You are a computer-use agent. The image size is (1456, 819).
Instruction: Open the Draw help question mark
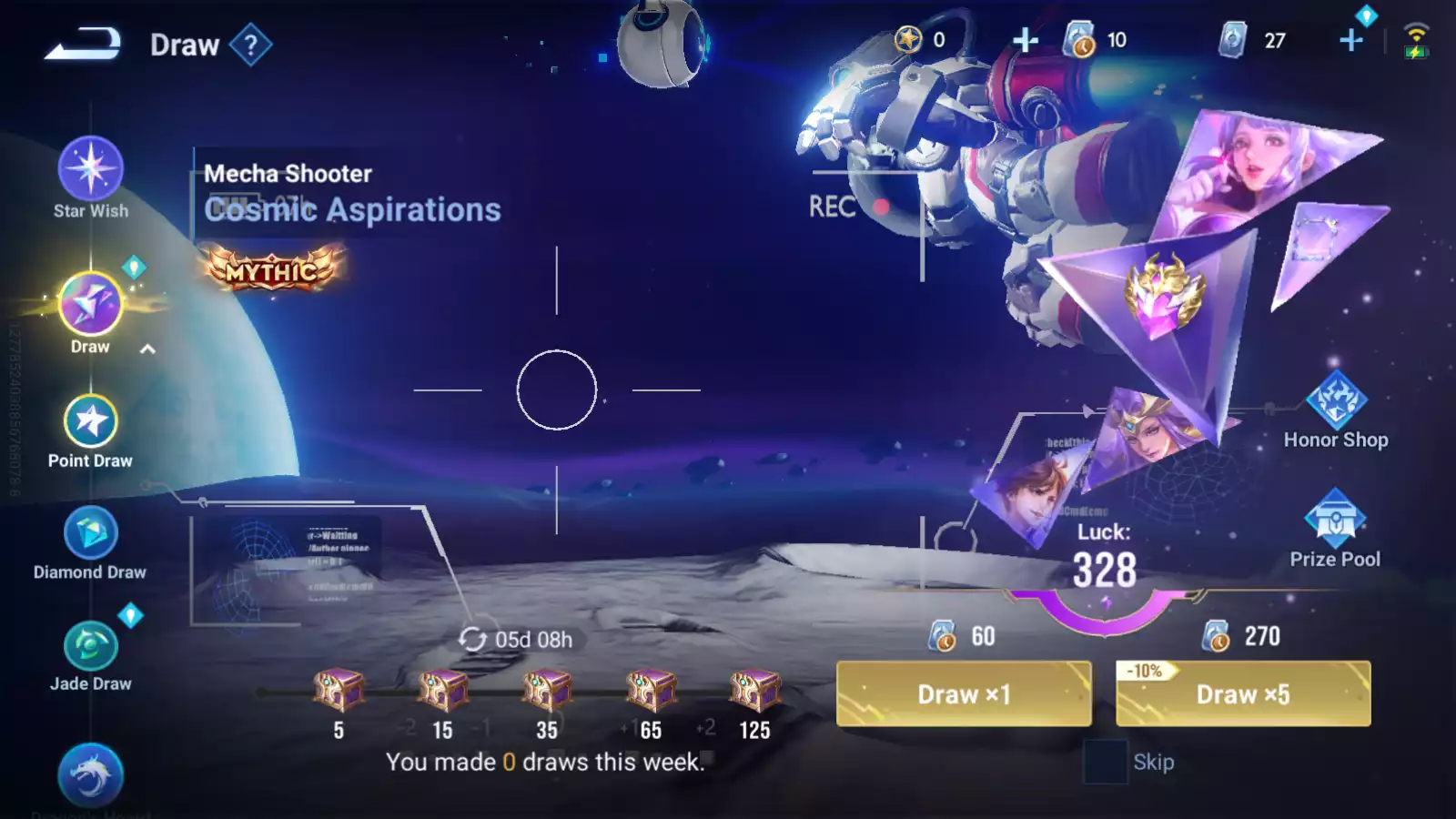[x=251, y=45]
